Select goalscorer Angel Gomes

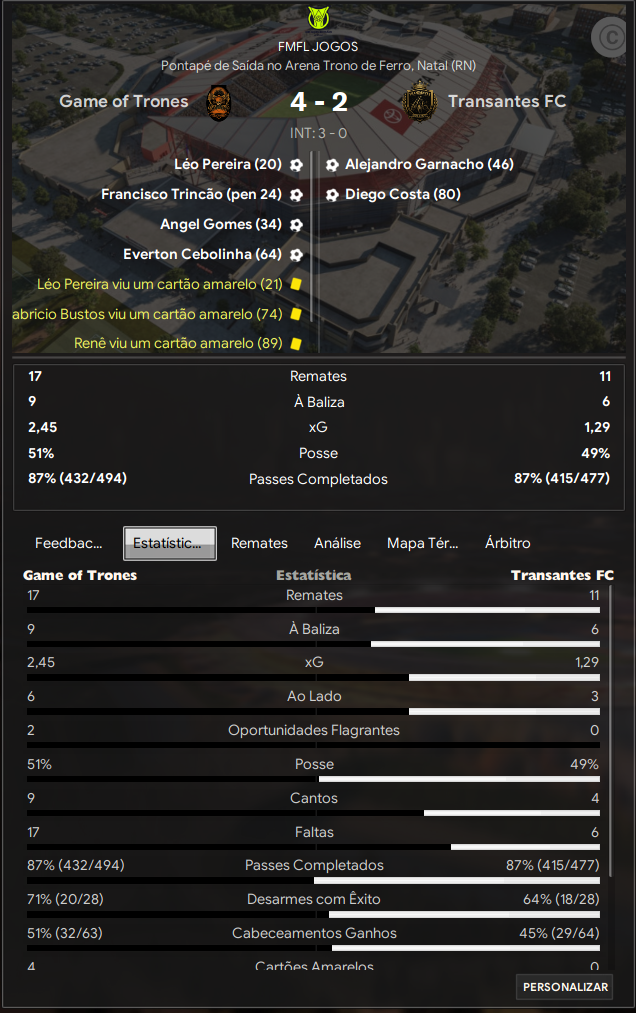(220, 224)
